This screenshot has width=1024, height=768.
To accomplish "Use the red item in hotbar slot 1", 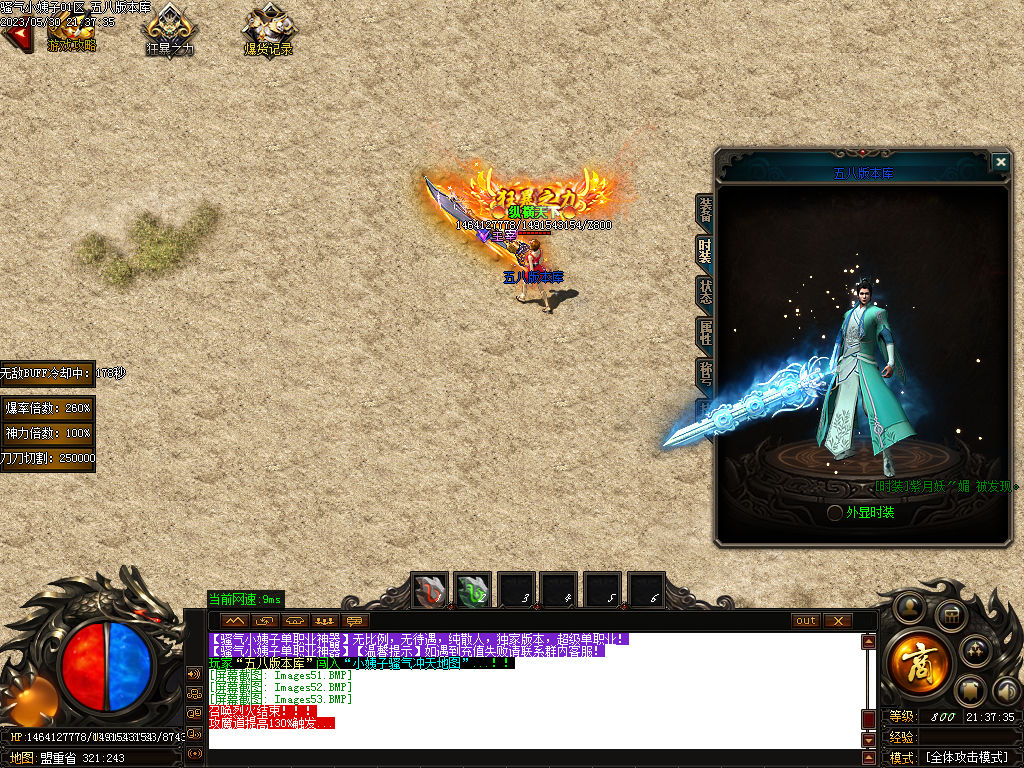I will [431, 591].
